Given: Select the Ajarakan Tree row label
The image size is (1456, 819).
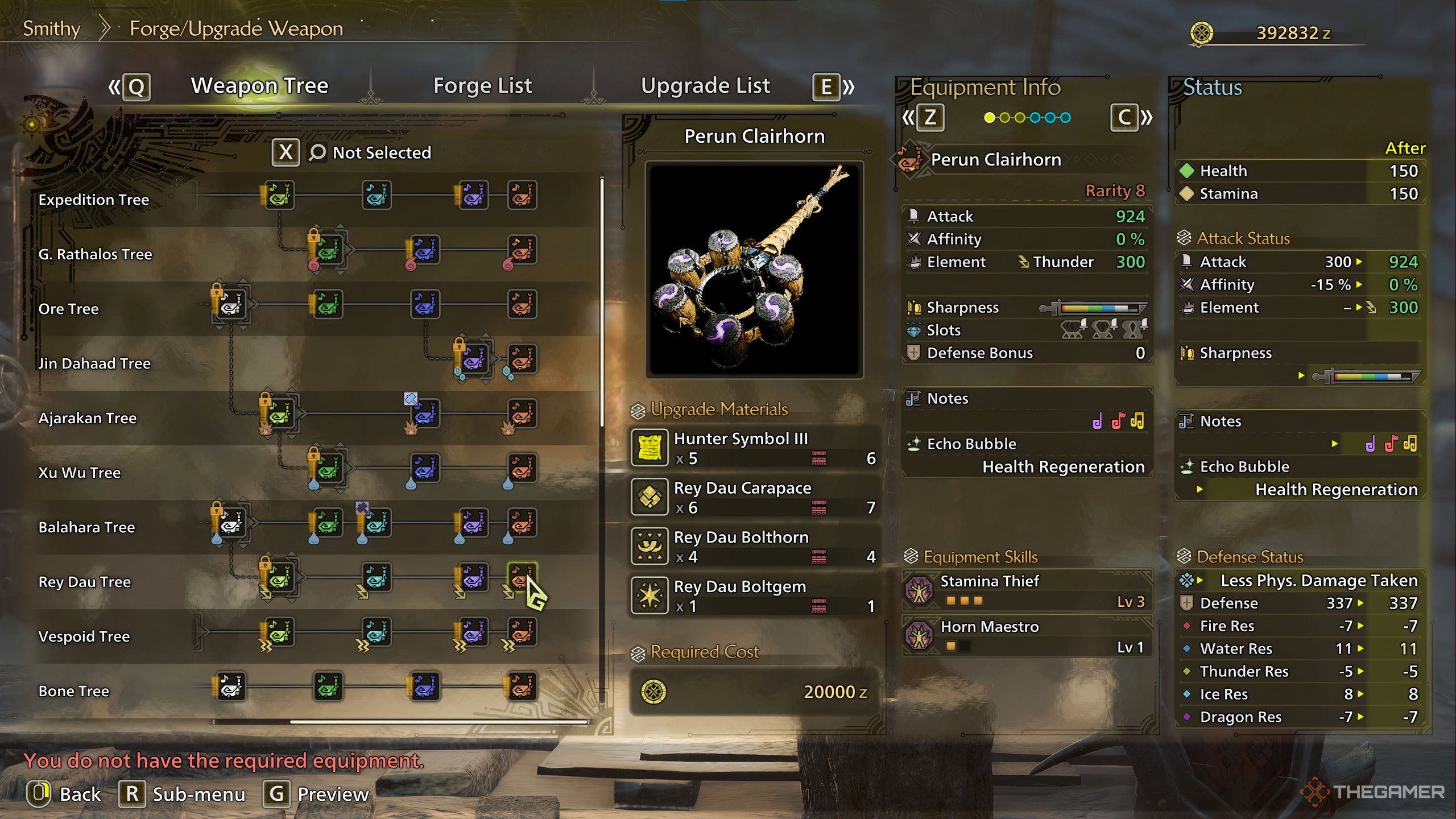Looking at the screenshot, I should click(88, 418).
